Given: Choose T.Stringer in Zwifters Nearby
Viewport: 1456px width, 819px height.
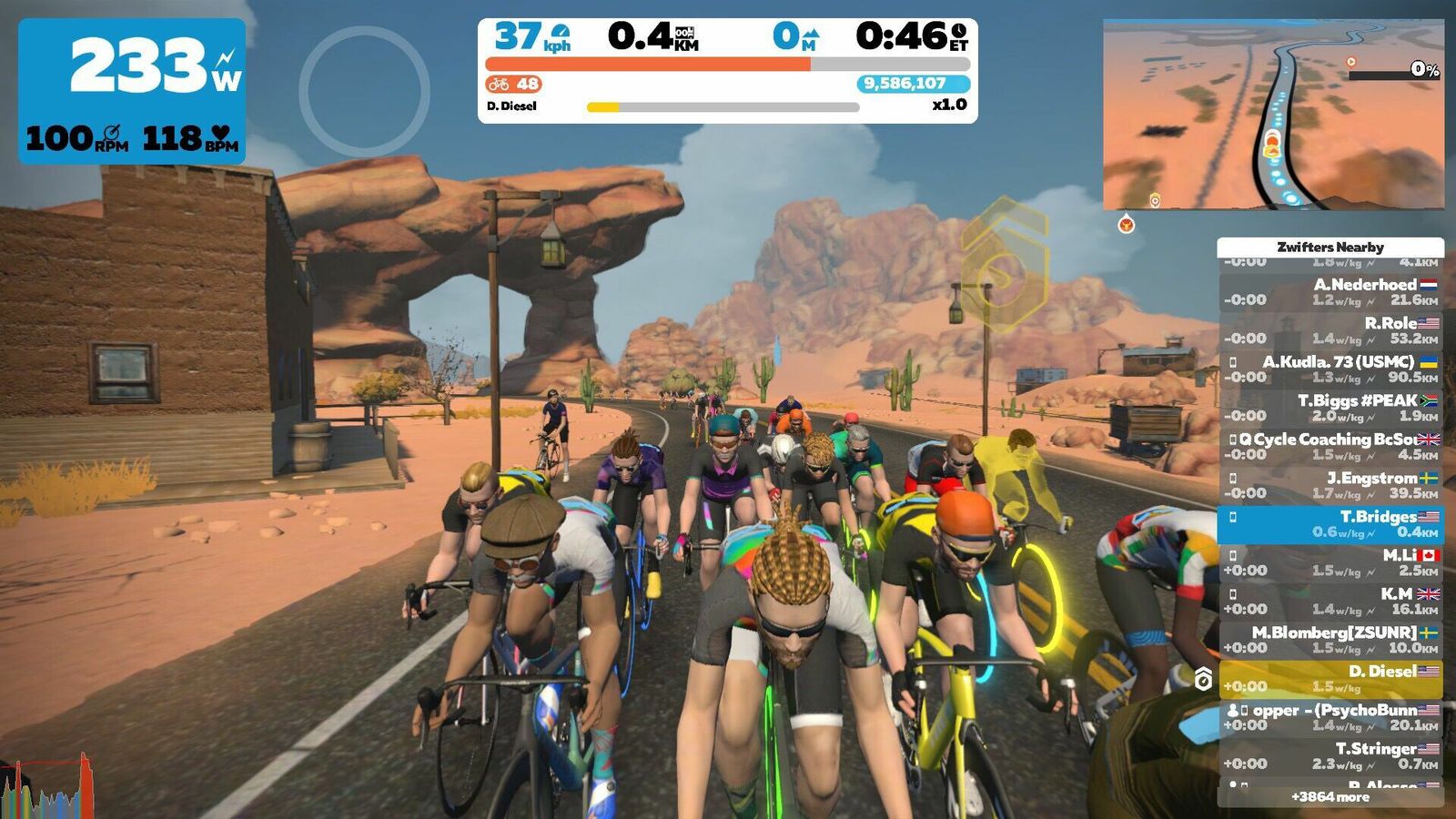Looking at the screenshot, I should pyautogui.click(x=1330, y=756).
